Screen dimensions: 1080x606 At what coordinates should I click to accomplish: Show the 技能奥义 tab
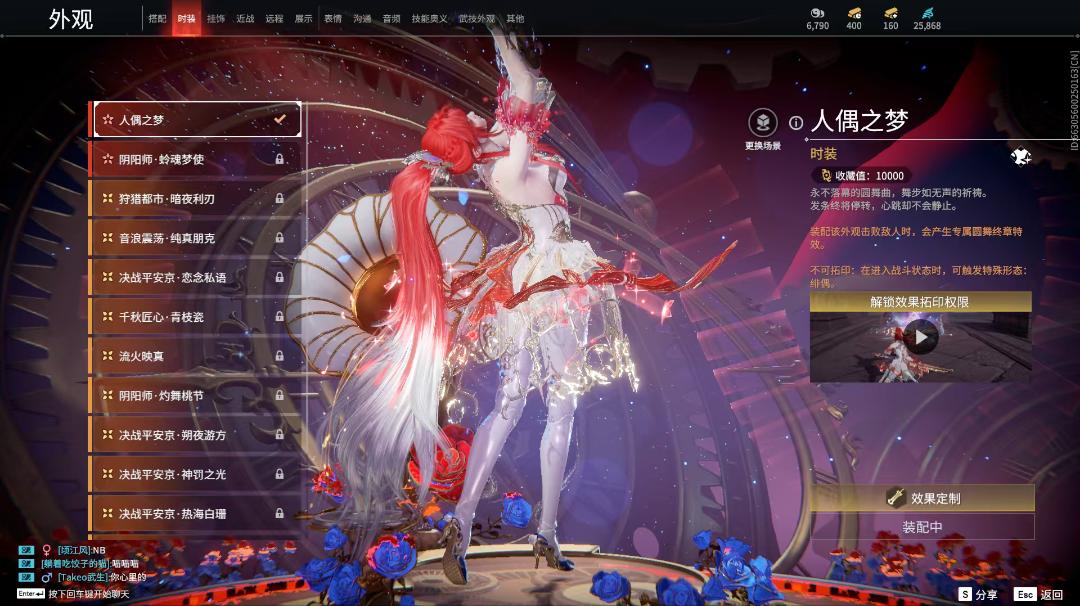point(430,19)
